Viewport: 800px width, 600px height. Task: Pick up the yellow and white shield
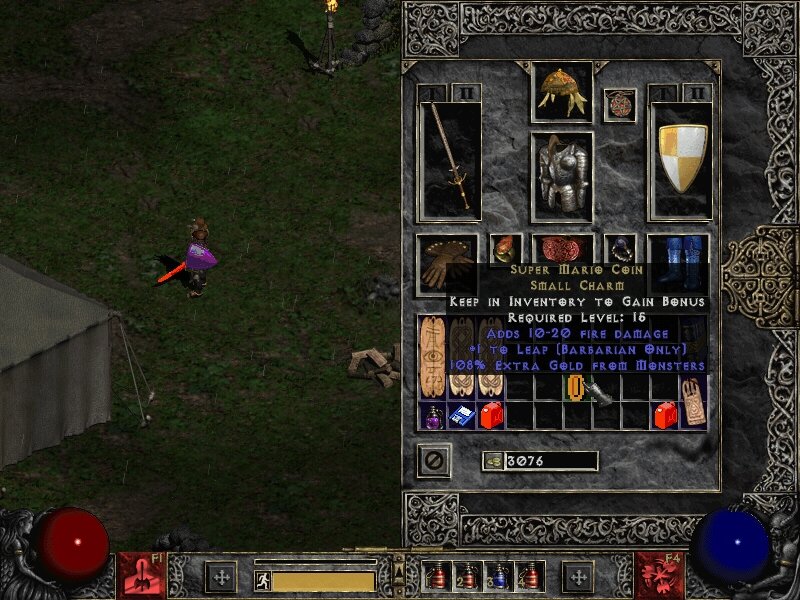tap(681, 160)
